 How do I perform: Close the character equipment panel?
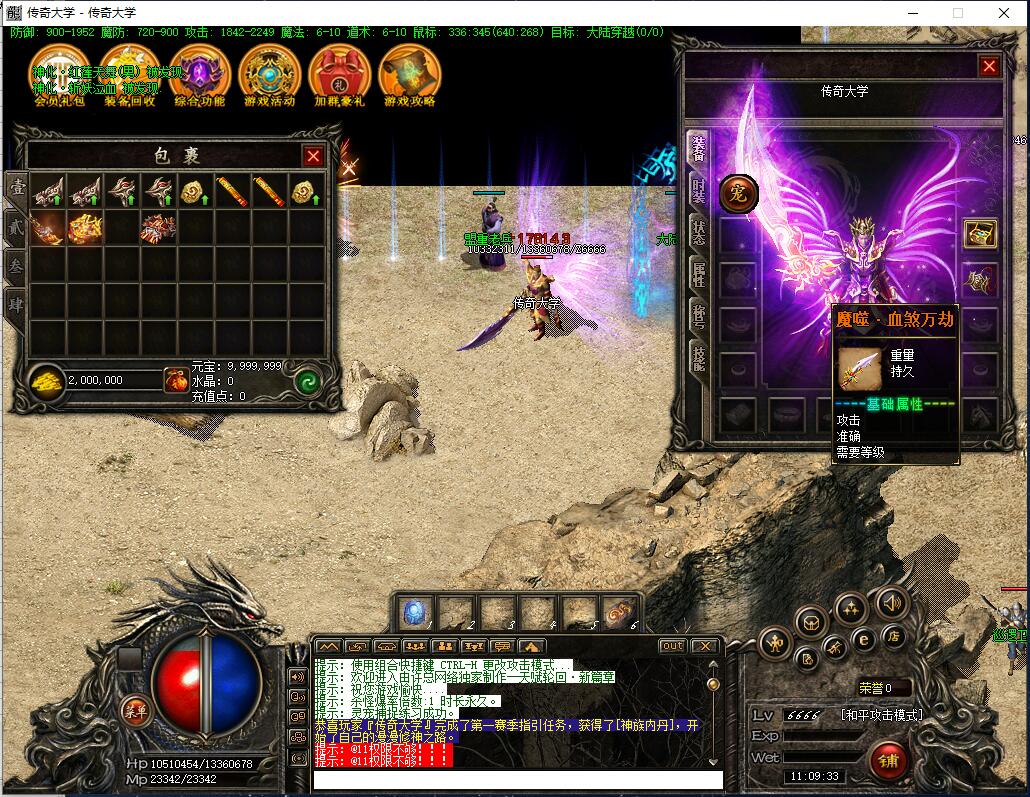[989, 66]
